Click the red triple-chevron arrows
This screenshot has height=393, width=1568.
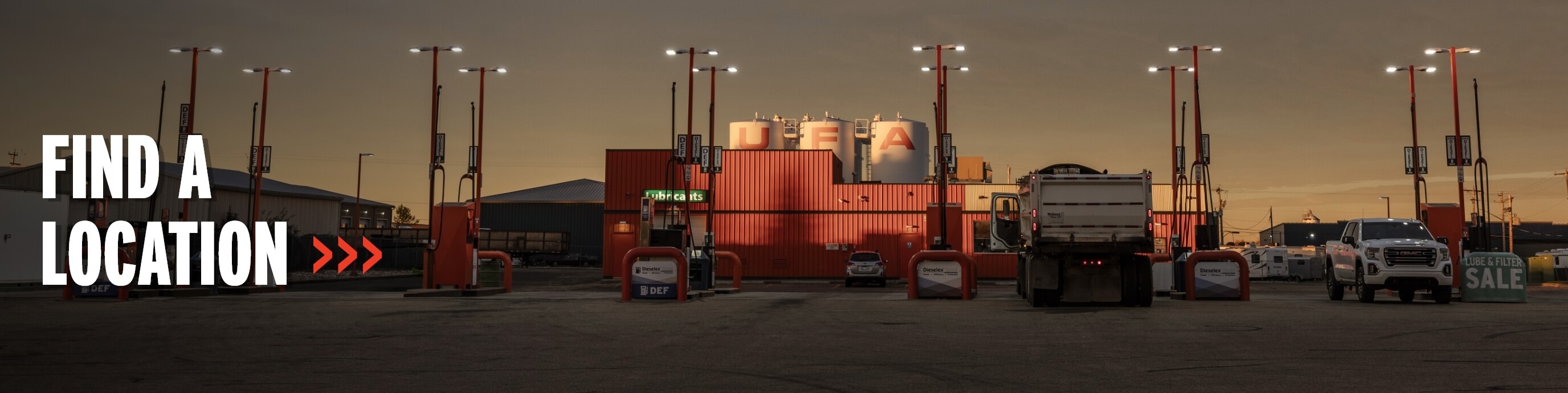click(x=347, y=254)
